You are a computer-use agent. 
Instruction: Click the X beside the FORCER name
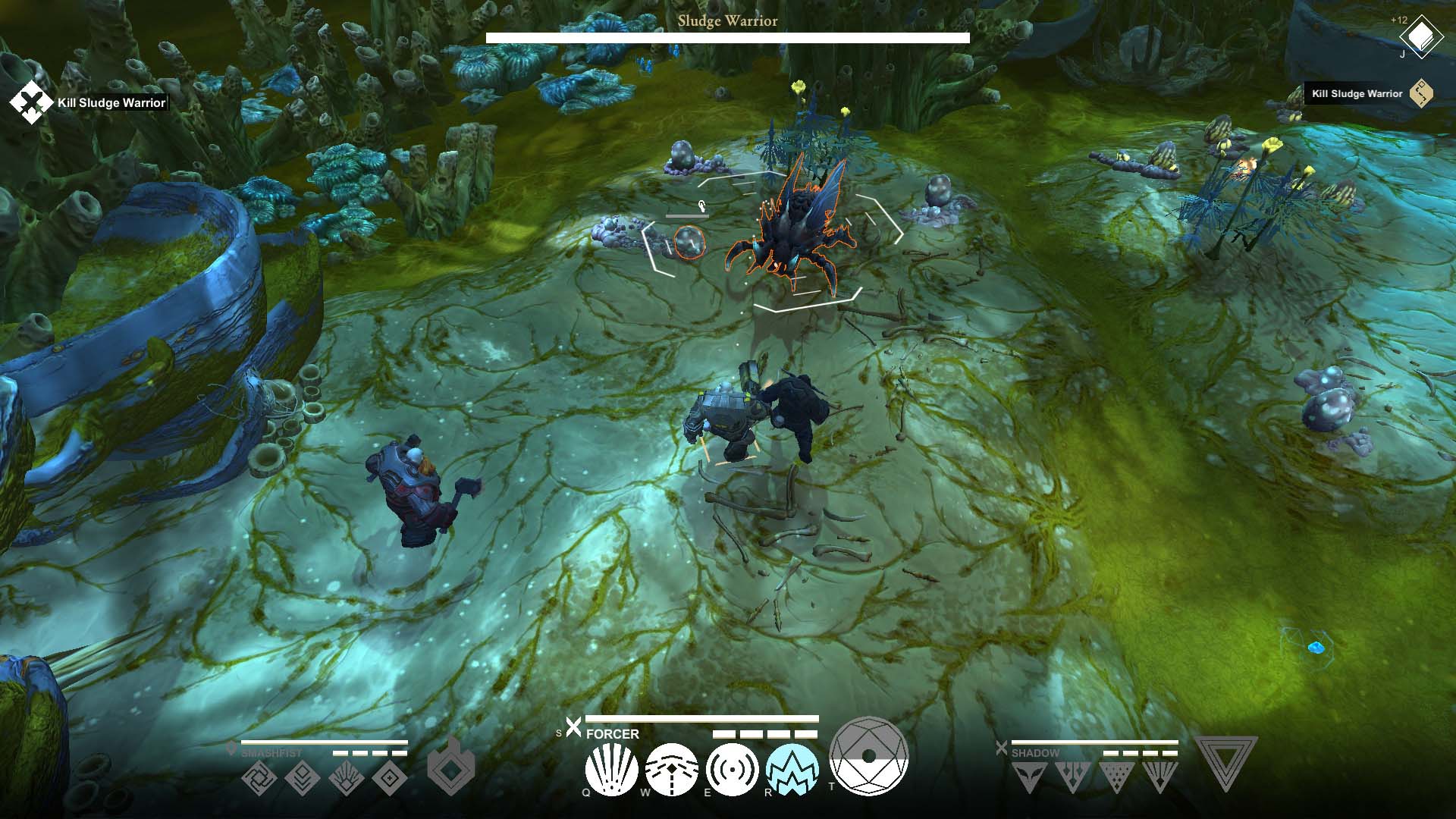[x=573, y=726]
